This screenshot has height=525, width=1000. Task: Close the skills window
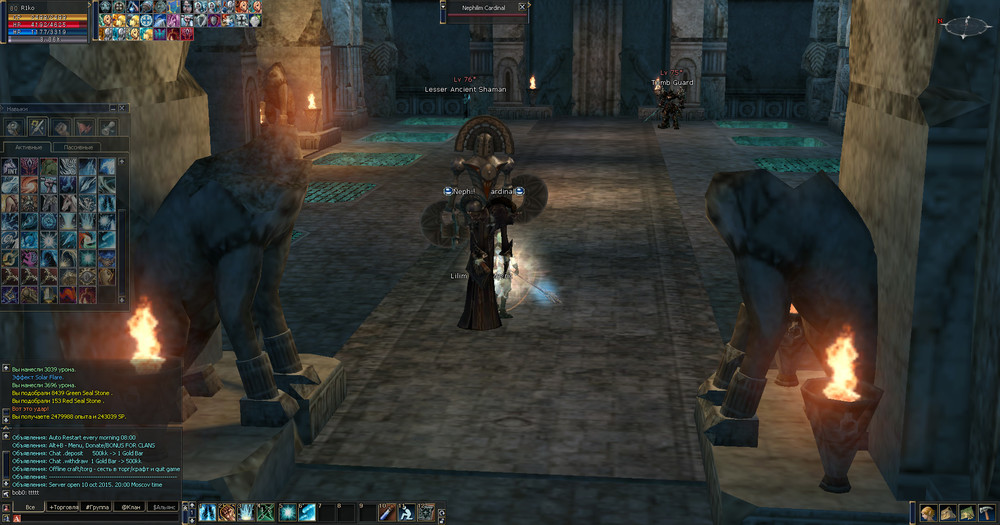123,107
